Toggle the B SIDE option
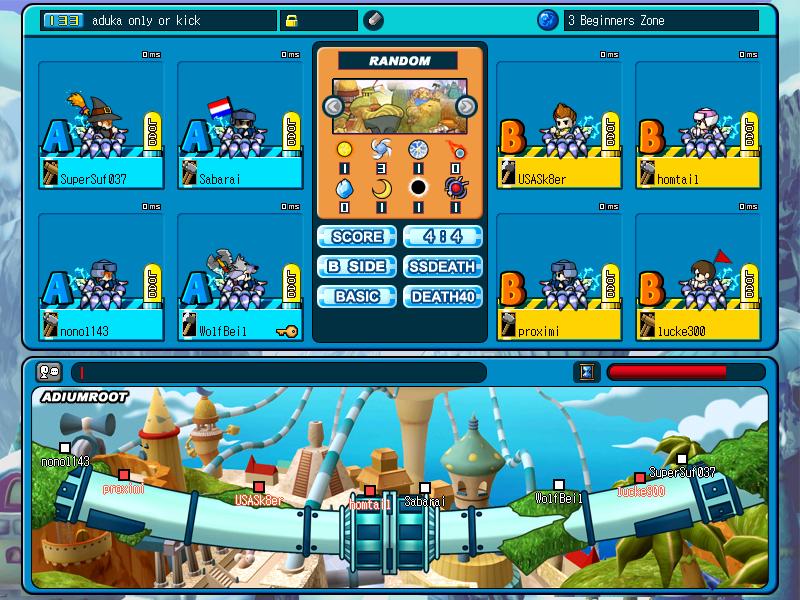 [357, 267]
